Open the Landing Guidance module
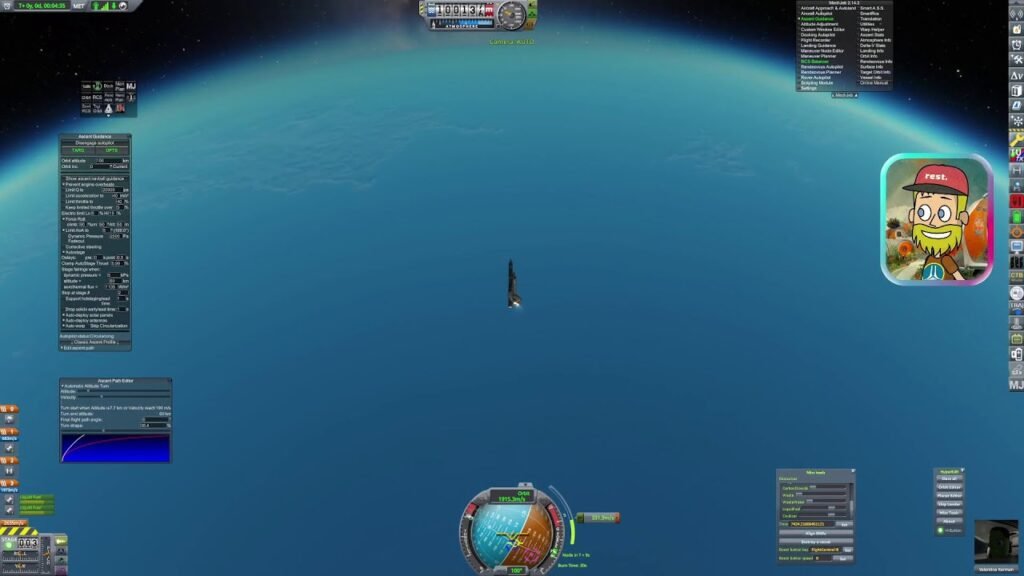The height and width of the screenshot is (576, 1024). point(818,45)
